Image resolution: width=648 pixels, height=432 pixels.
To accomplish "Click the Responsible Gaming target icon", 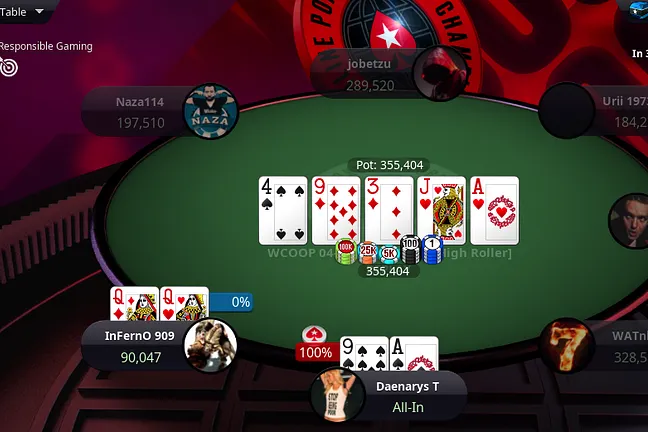I will (x=10, y=67).
